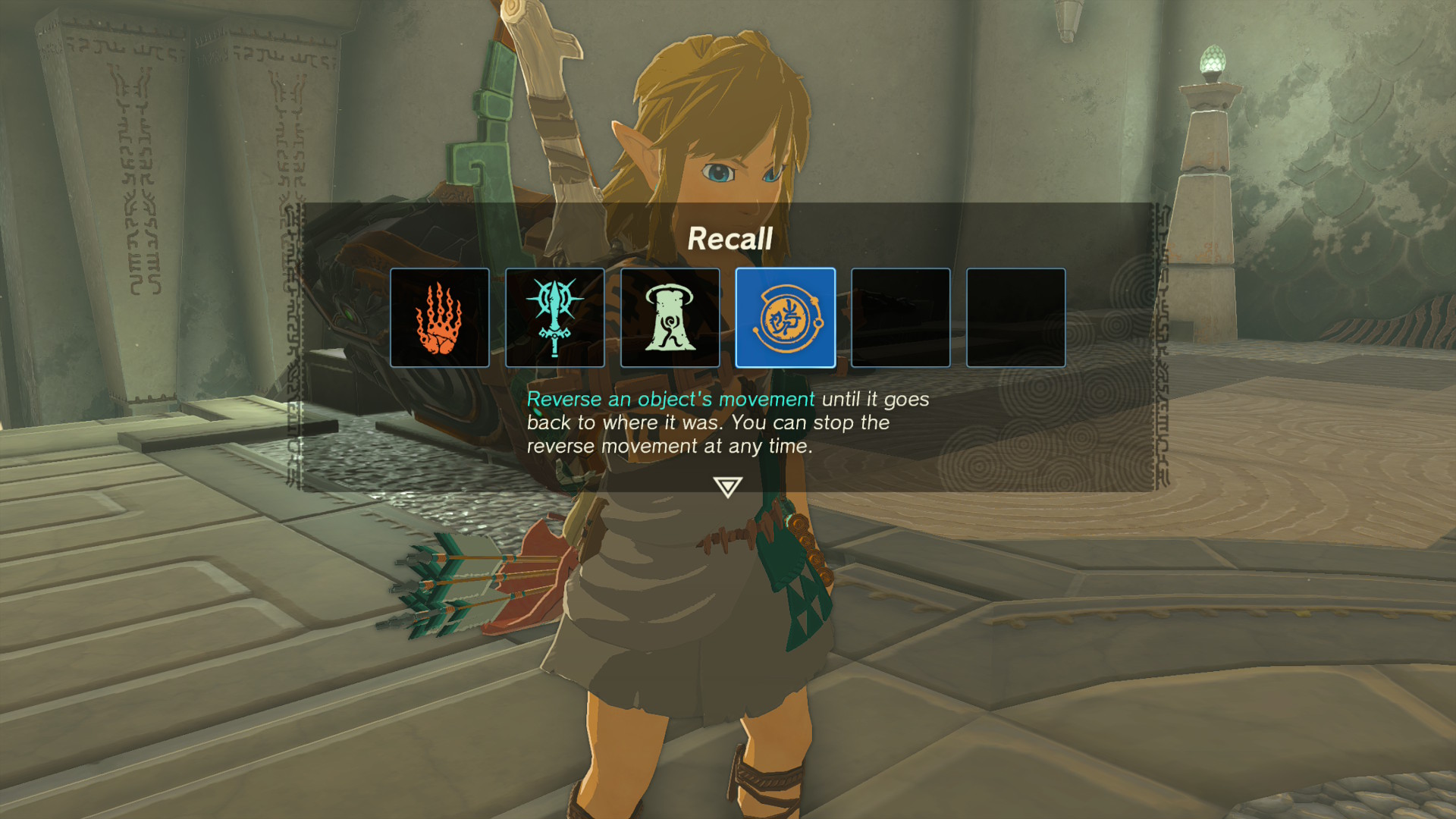This screenshot has width=1456, height=819.
Task: Select the Ascend ability icon
Action: point(670,318)
